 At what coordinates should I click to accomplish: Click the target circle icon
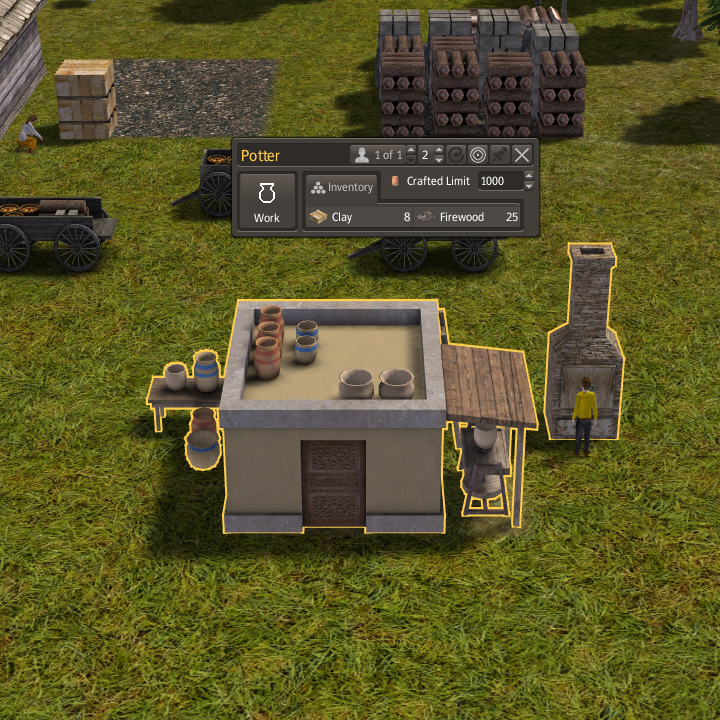(x=477, y=155)
